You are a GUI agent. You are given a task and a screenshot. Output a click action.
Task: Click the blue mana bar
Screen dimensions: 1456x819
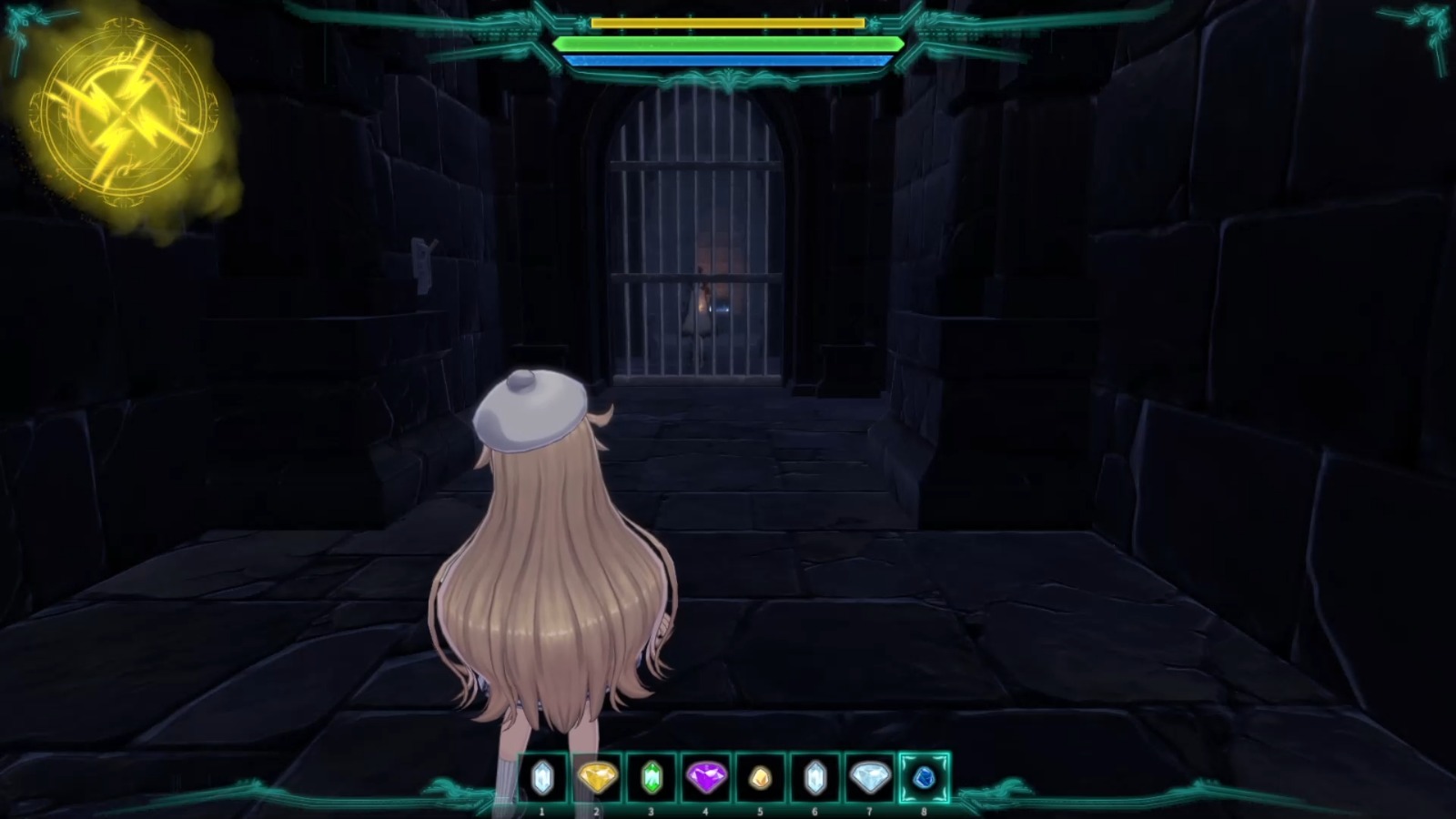pyautogui.click(x=728, y=60)
